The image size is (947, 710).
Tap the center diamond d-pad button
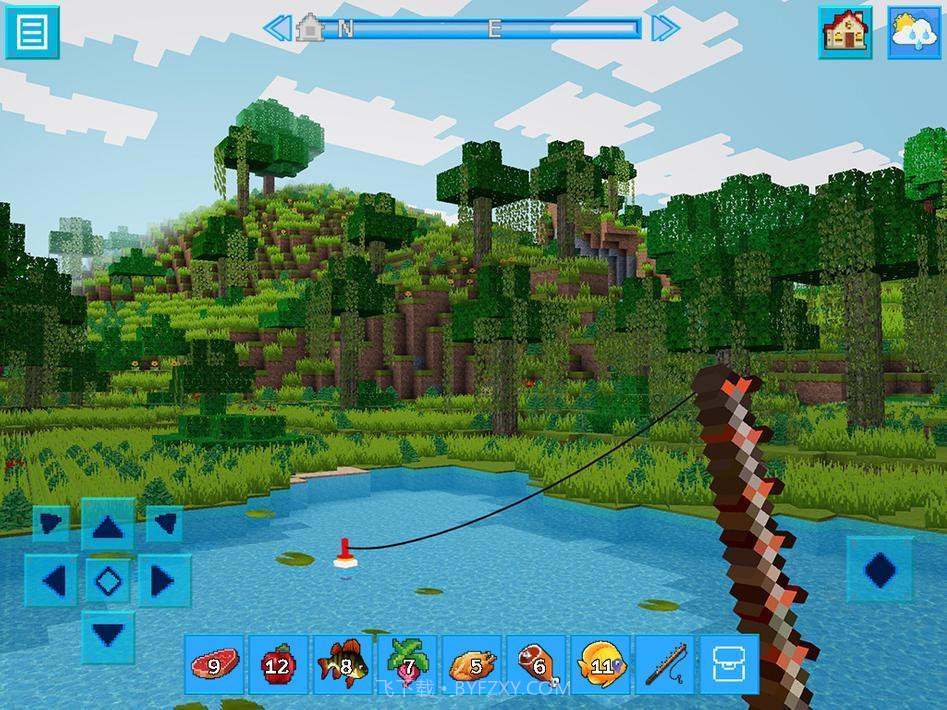pos(108,579)
